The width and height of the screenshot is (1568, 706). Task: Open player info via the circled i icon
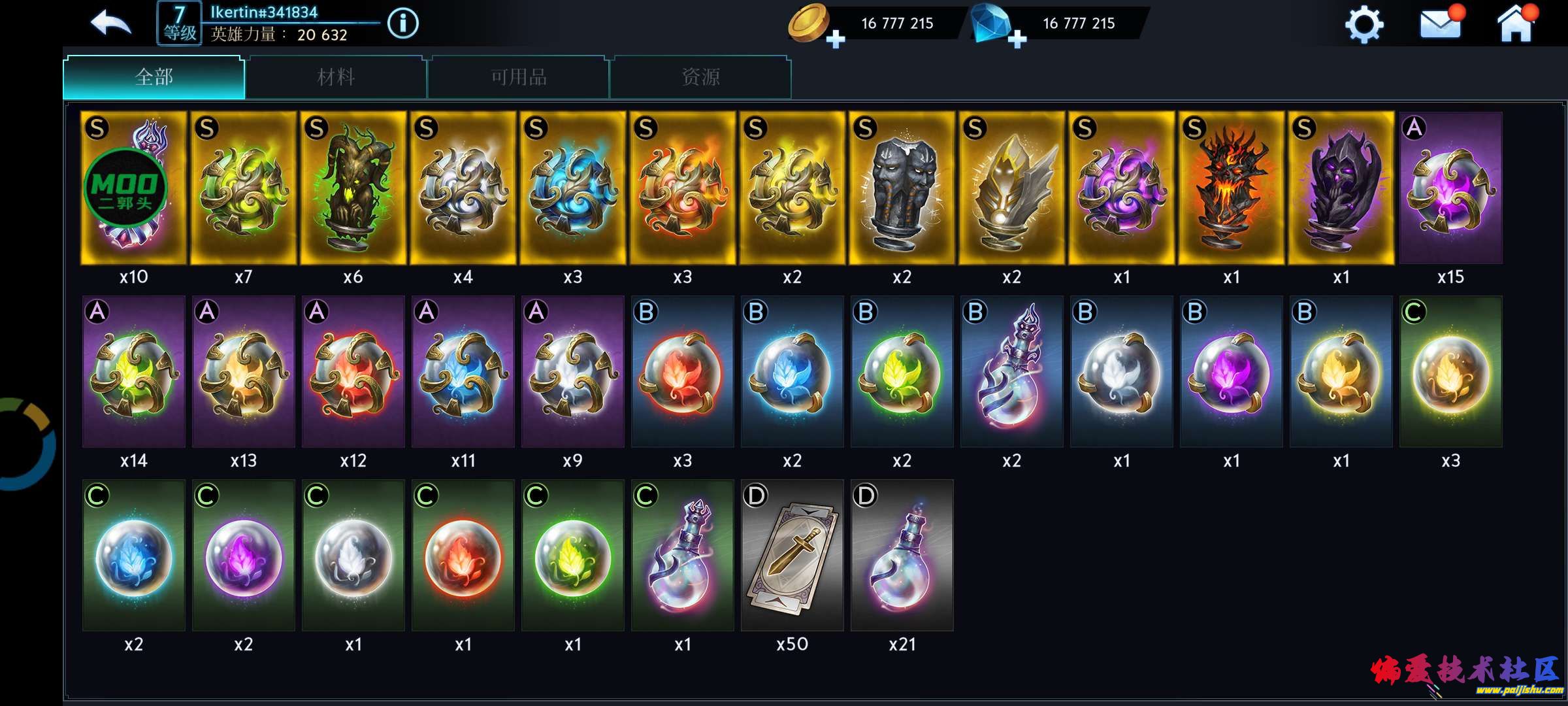coord(403,22)
